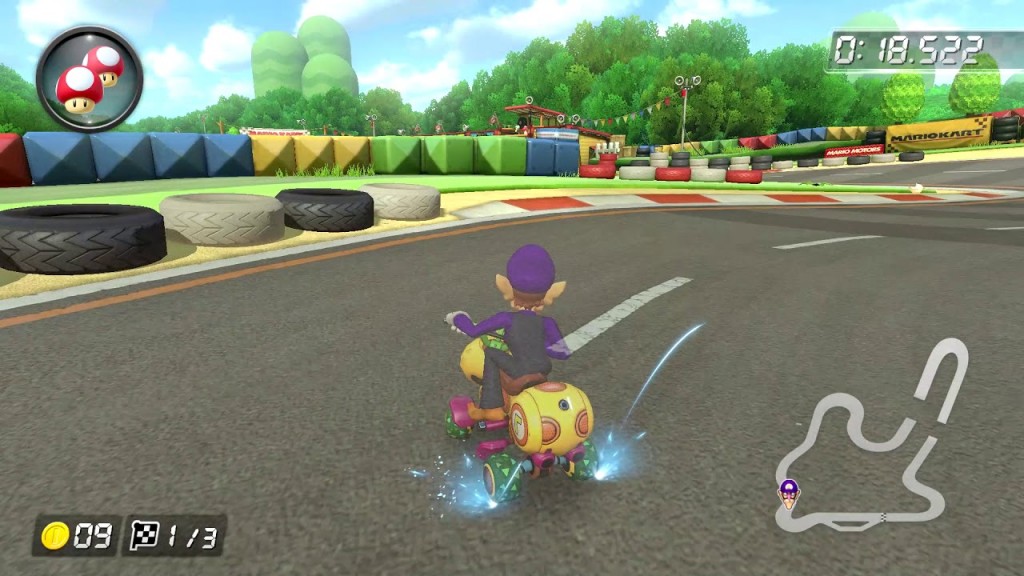Viewport: 1024px width, 576px height.
Task: Click Waluigi's marker on the minimap
Action: click(x=789, y=491)
